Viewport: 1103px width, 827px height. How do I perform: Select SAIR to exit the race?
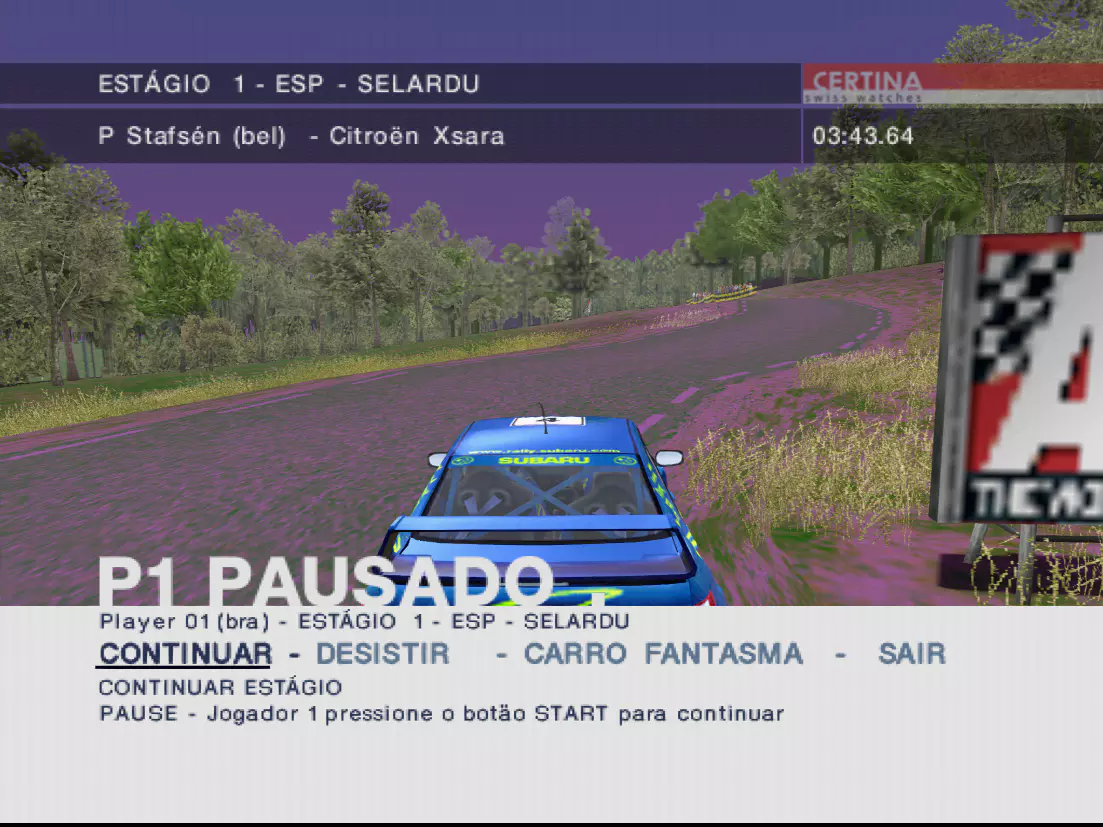click(x=911, y=654)
